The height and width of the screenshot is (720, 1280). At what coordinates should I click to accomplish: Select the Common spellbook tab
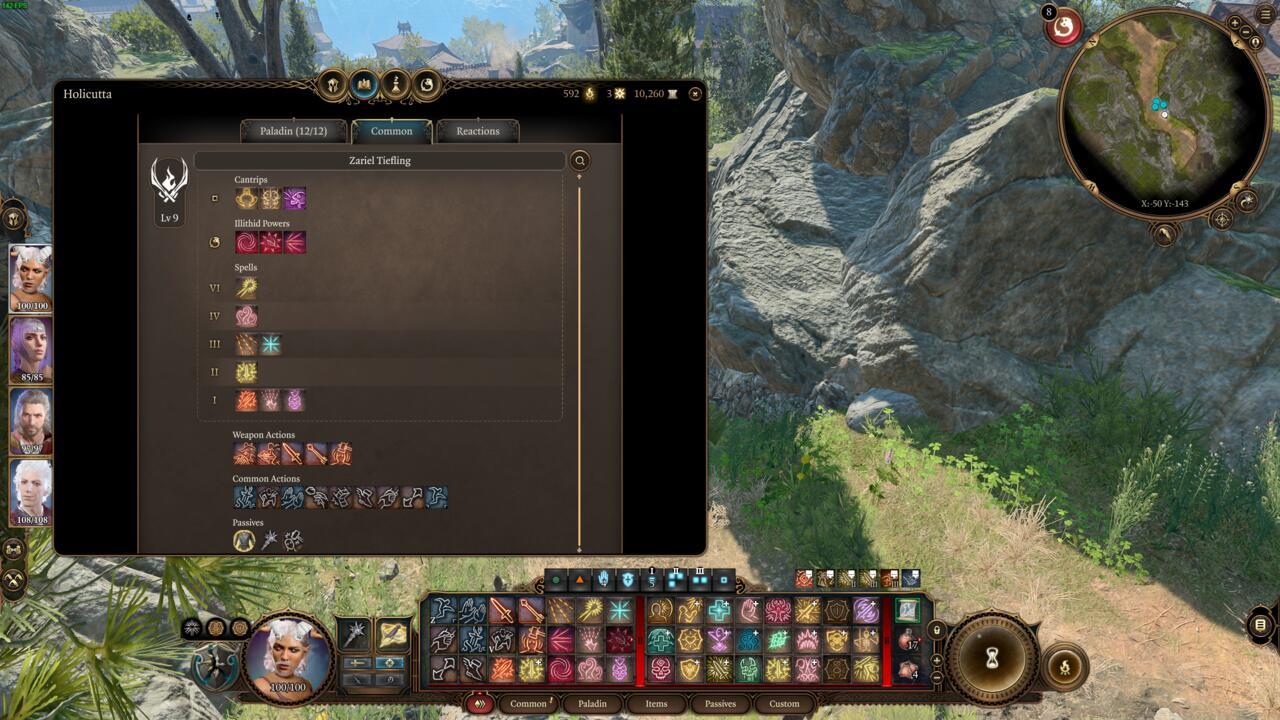391,131
